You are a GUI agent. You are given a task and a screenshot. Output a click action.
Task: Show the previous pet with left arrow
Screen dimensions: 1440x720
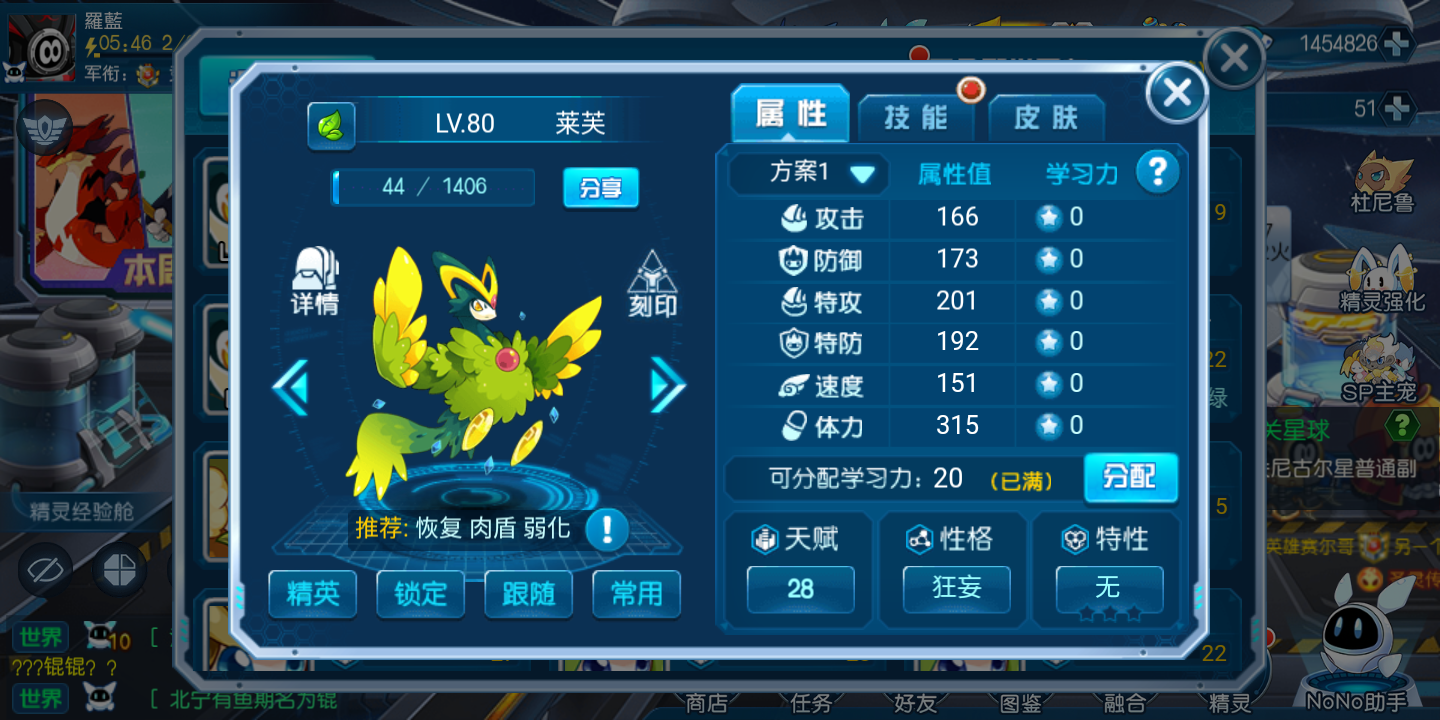click(x=291, y=384)
